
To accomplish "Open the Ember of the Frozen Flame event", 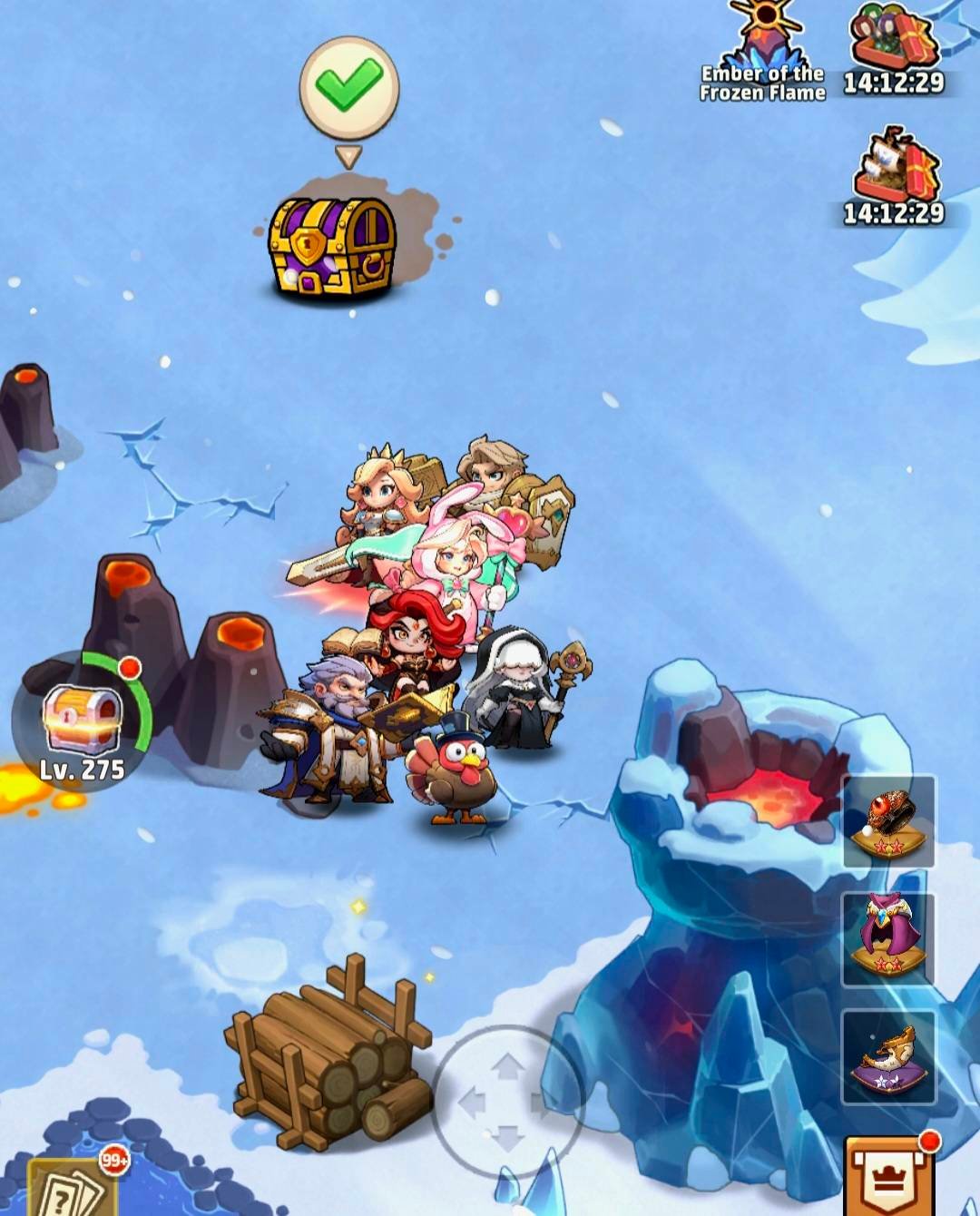I will (x=763, y=53).
